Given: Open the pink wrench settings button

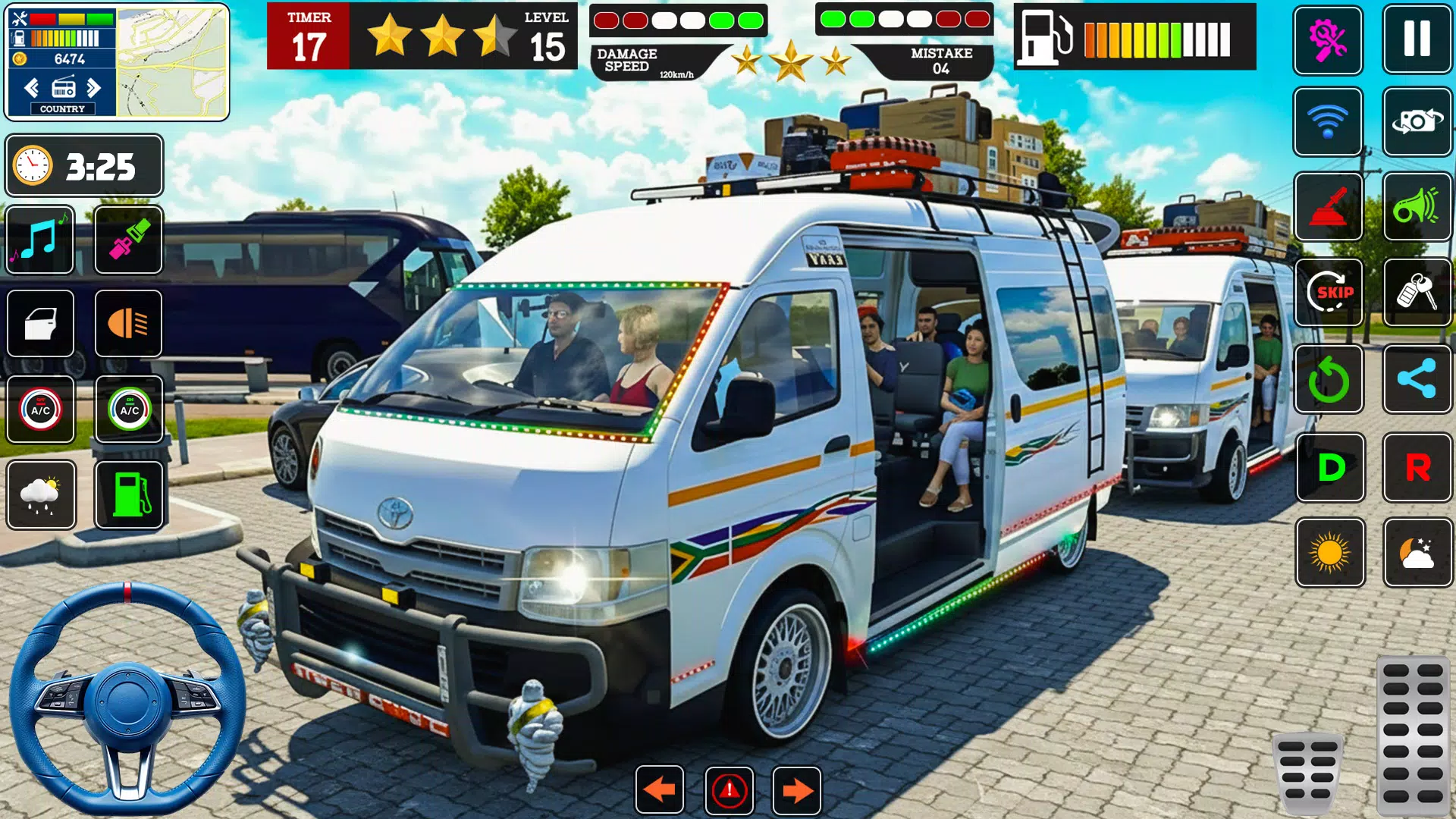Looking at the screenshot, I should (1328, 39).
